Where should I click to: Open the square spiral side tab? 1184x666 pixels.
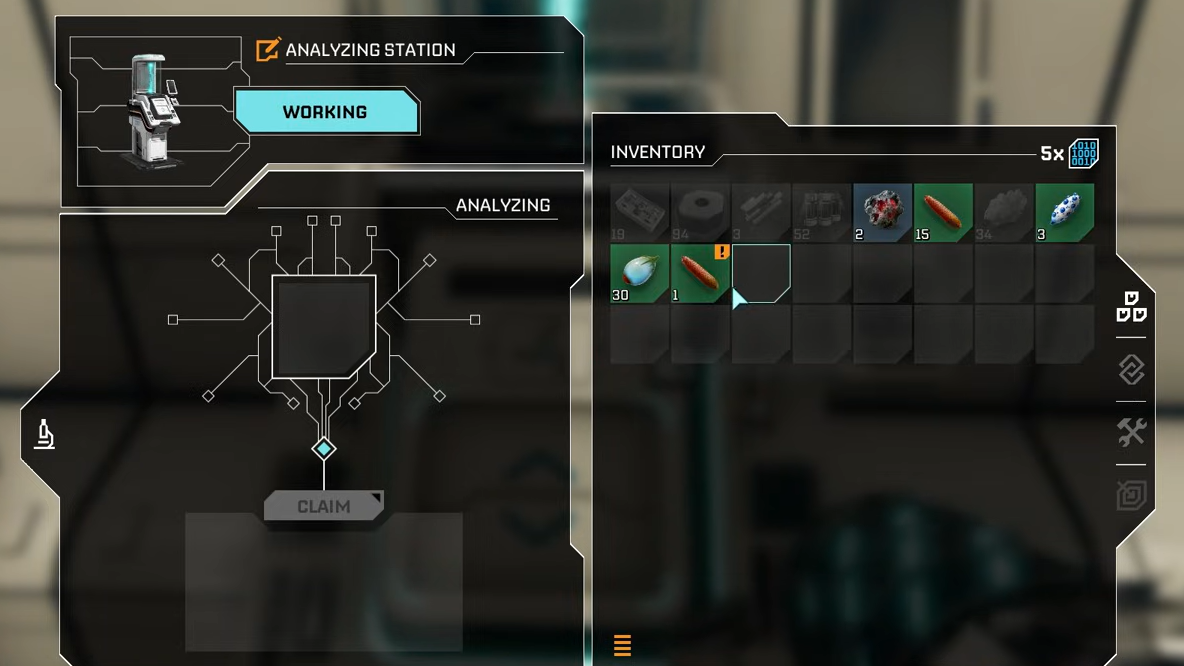[1131, 495]
